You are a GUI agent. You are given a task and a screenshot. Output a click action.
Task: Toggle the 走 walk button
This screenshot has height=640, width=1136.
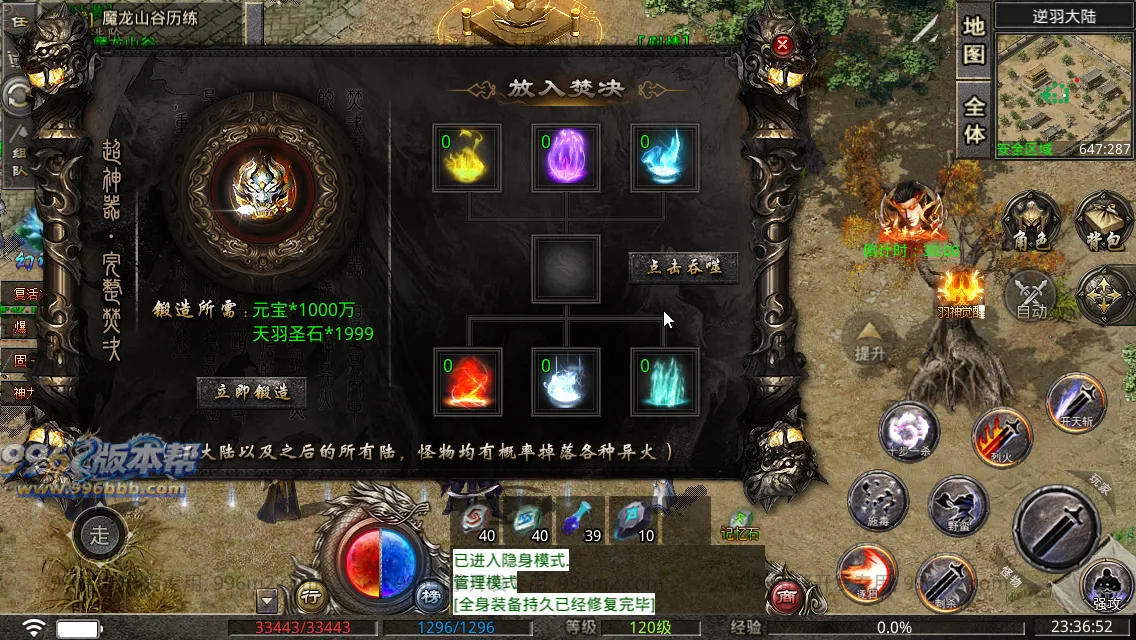(x=99, y=532)
